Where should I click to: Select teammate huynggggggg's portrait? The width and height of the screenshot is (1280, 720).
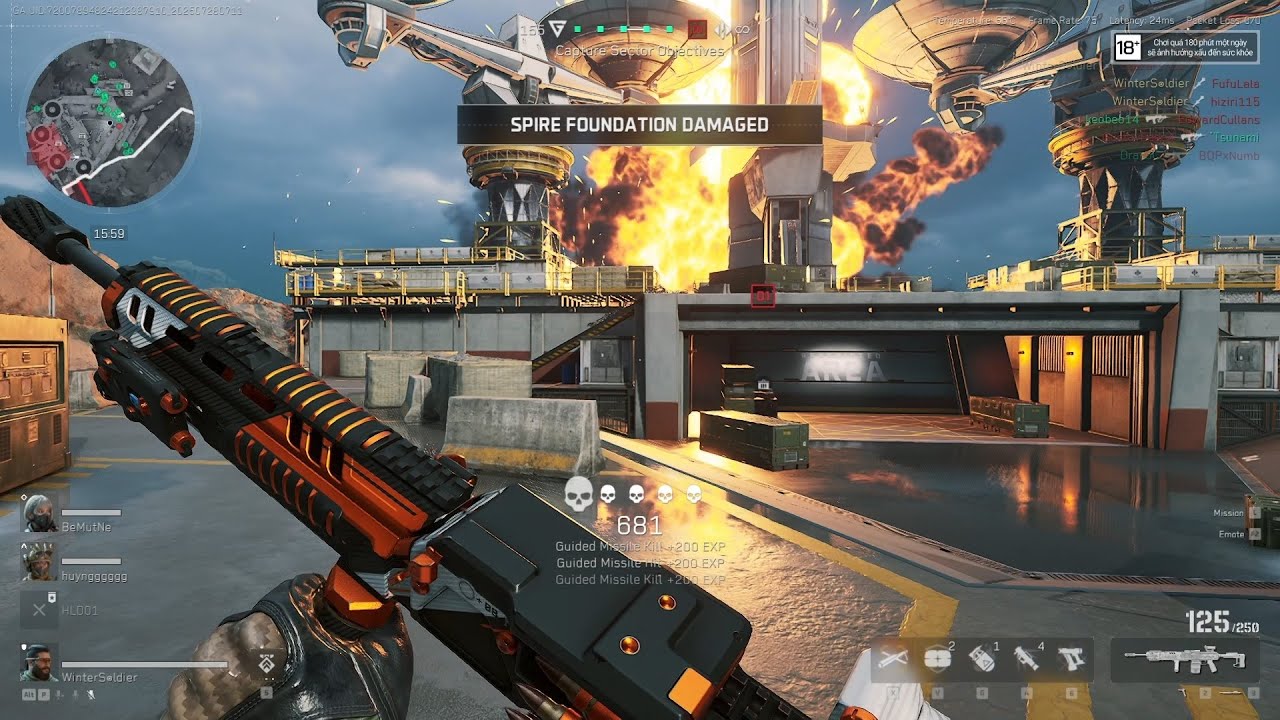coord(38,562)
